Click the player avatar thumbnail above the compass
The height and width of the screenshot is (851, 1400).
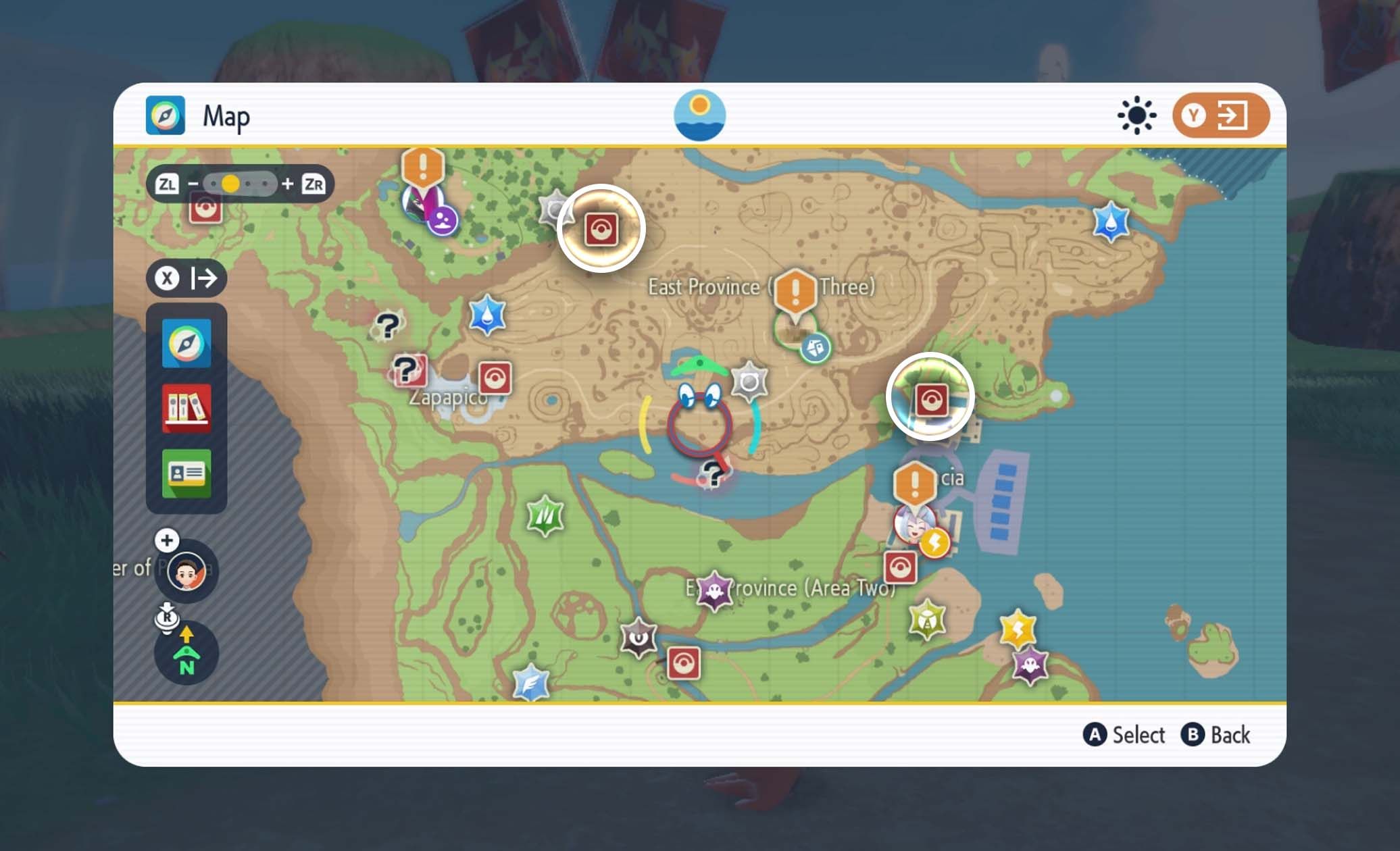click(x=186, y=571)
